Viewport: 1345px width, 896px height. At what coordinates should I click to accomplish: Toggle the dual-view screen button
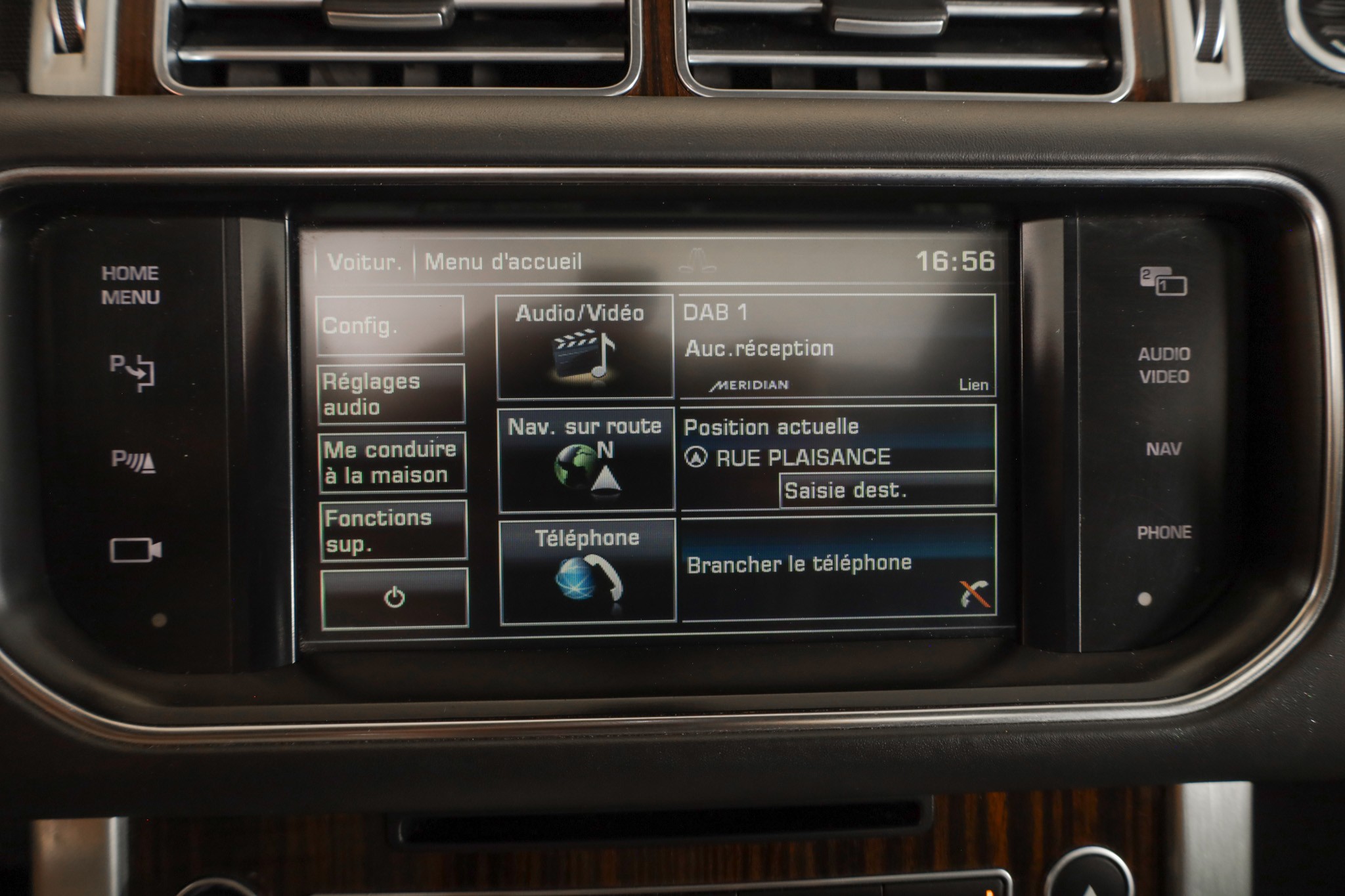click(1163, 282)
